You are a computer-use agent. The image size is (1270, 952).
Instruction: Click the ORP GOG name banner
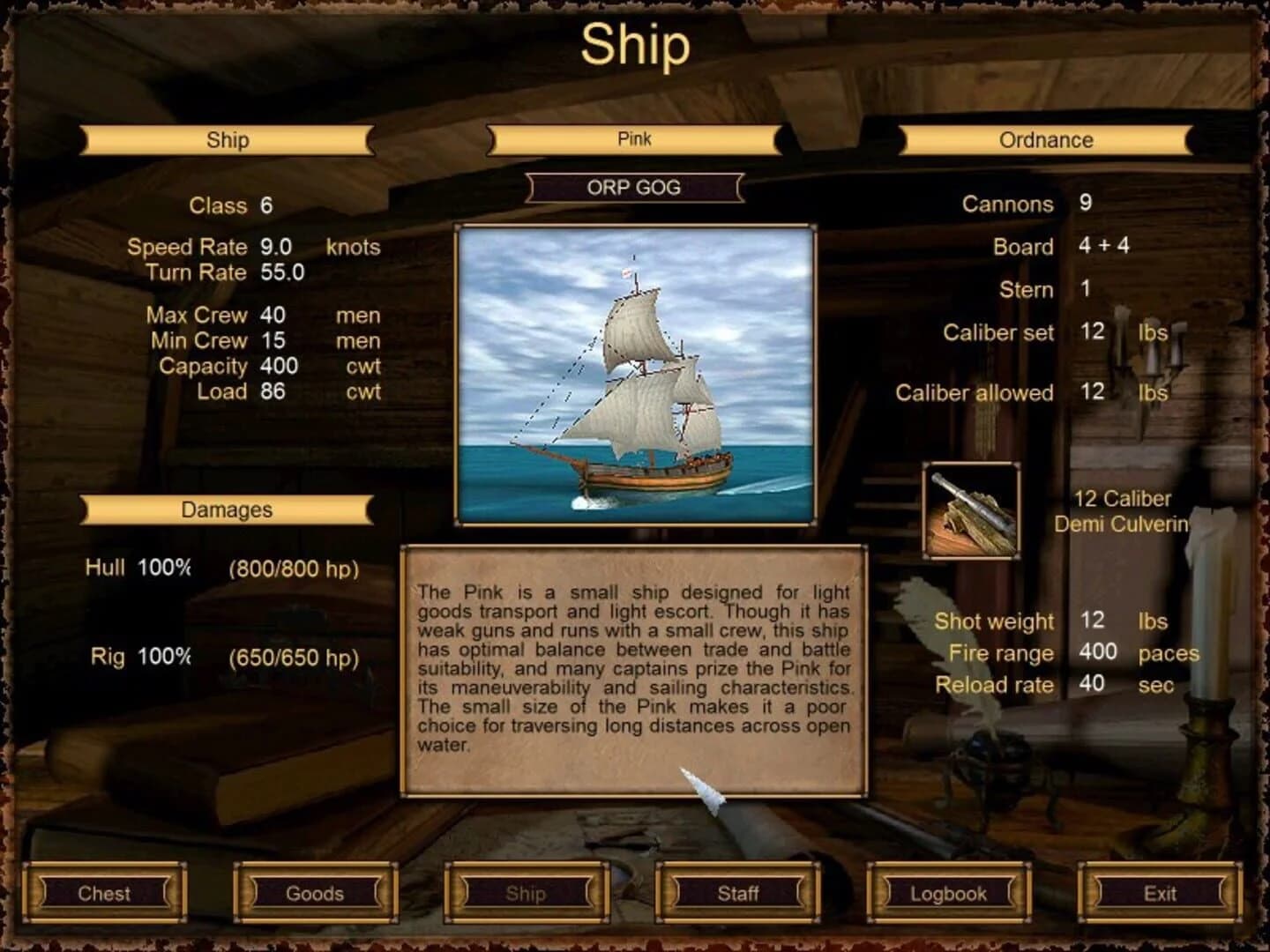tap(633, 187)
